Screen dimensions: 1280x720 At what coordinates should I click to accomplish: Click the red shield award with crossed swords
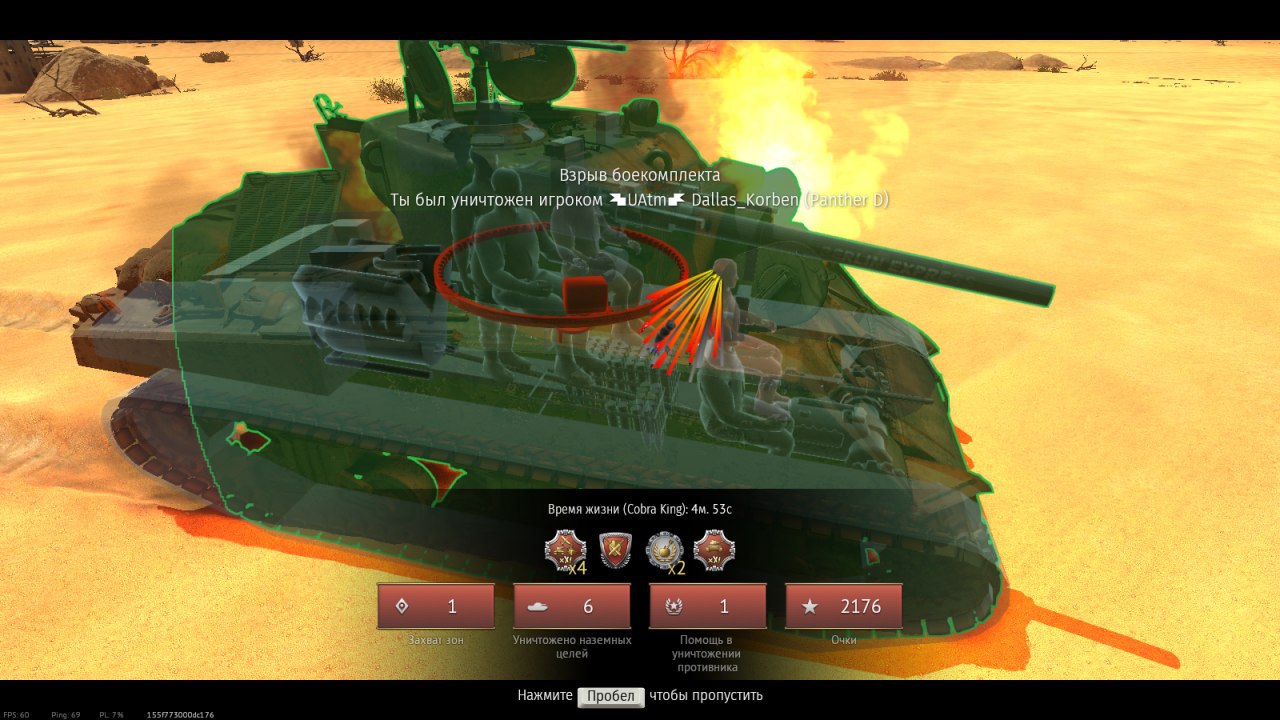click(x=615, y=551)
